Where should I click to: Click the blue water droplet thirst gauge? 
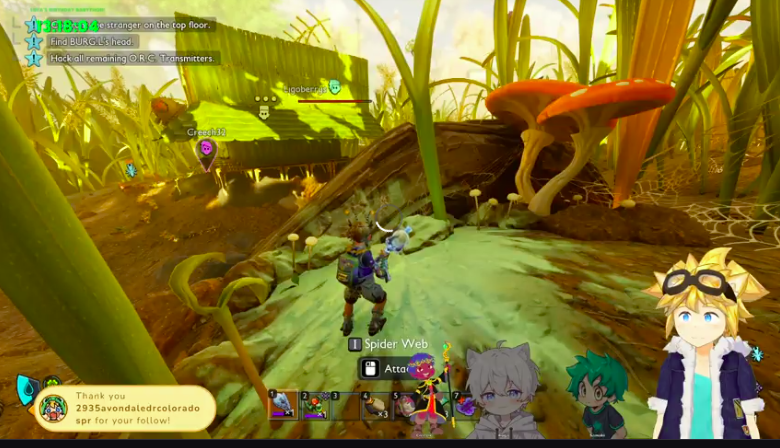(26, 389)
